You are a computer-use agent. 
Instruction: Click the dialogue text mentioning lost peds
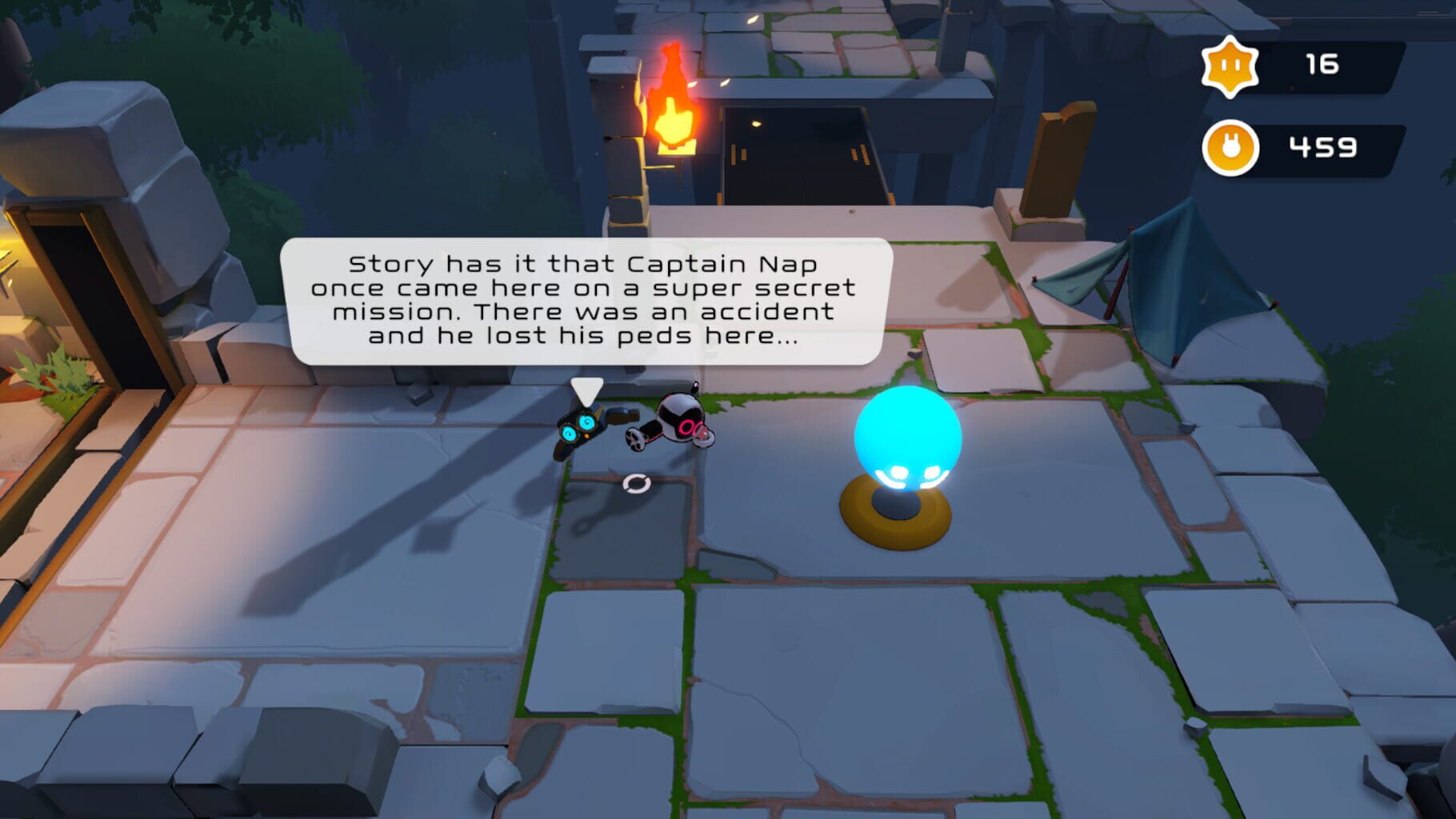590,339
